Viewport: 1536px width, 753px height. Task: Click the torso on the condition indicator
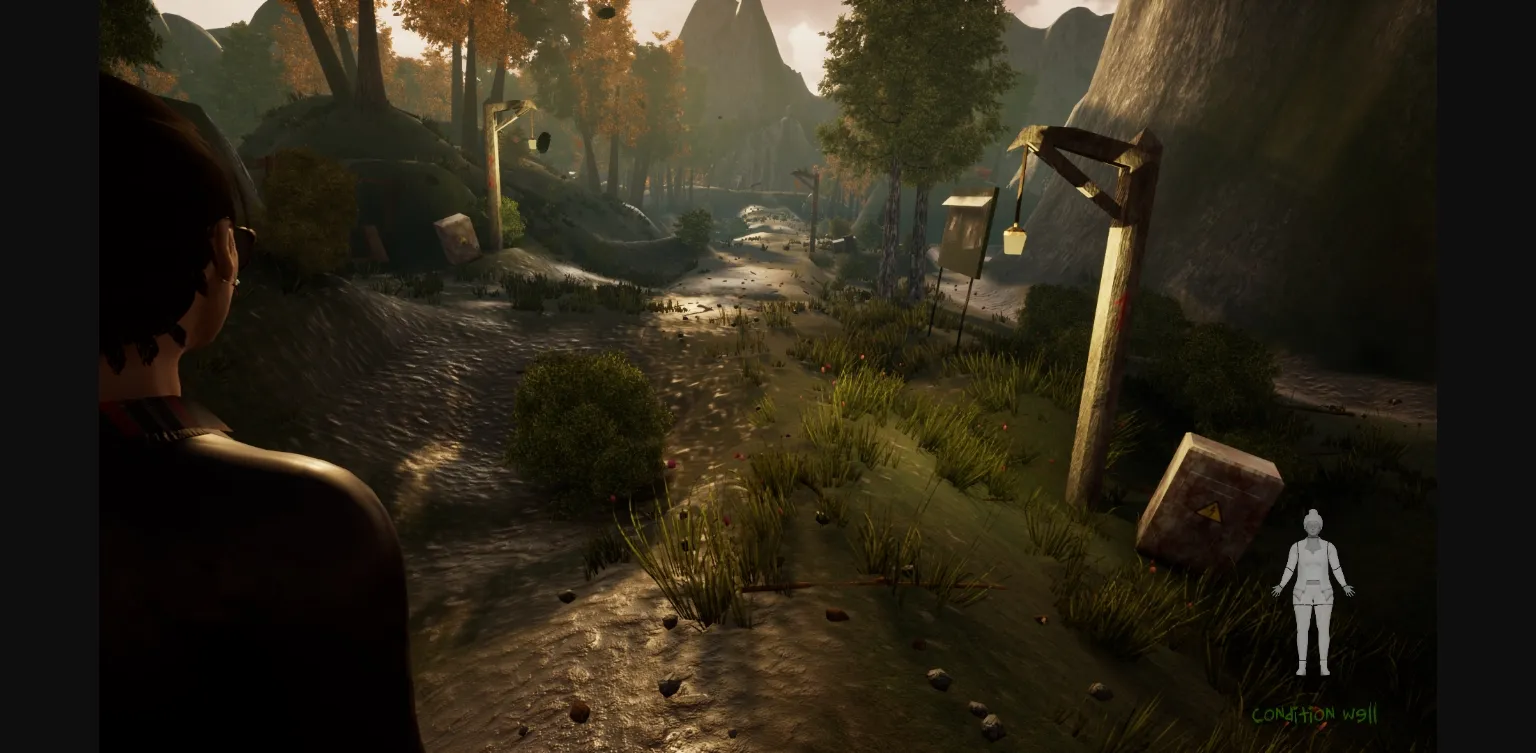1312,570
